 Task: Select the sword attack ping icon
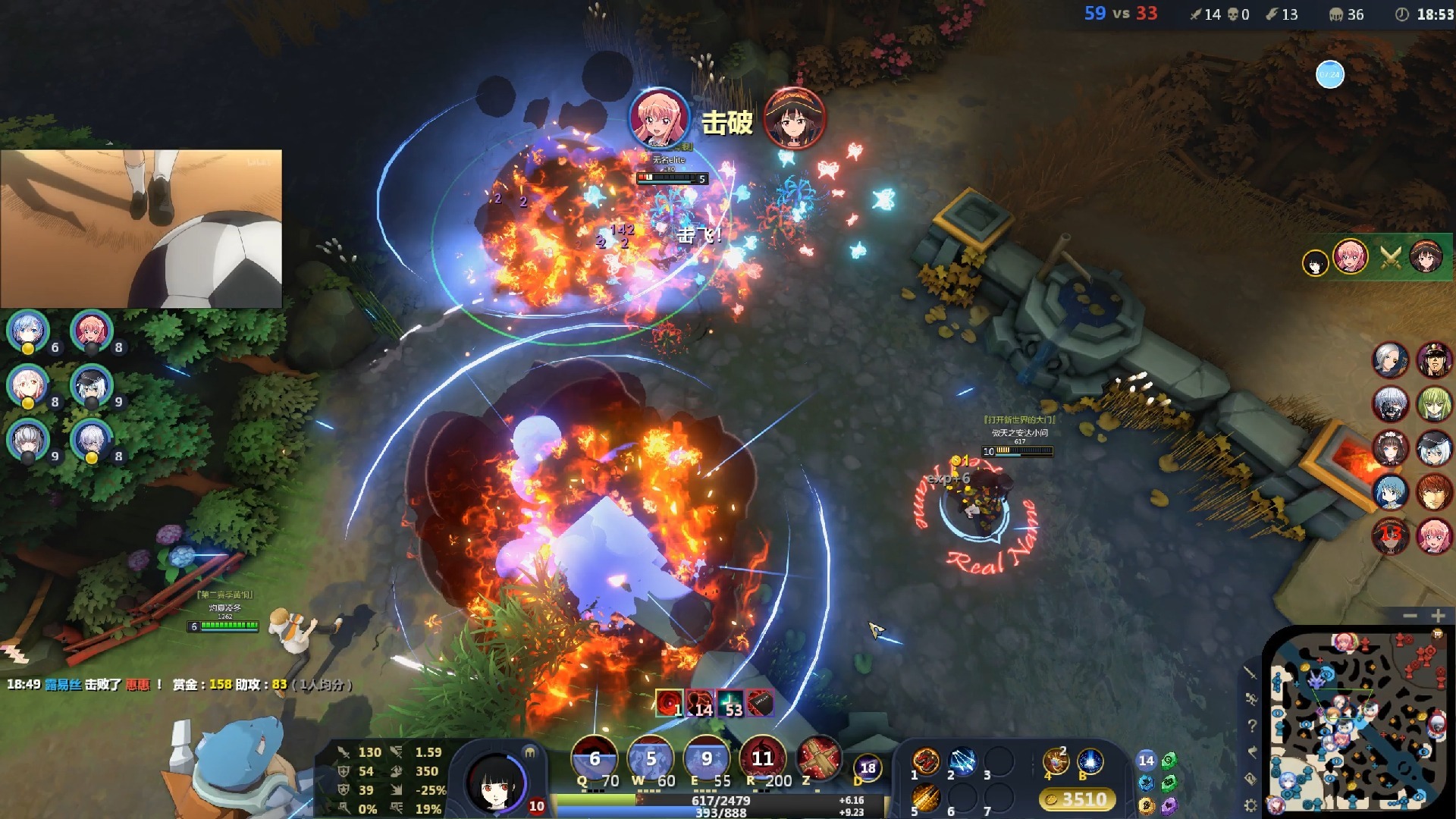(1250, 672)
